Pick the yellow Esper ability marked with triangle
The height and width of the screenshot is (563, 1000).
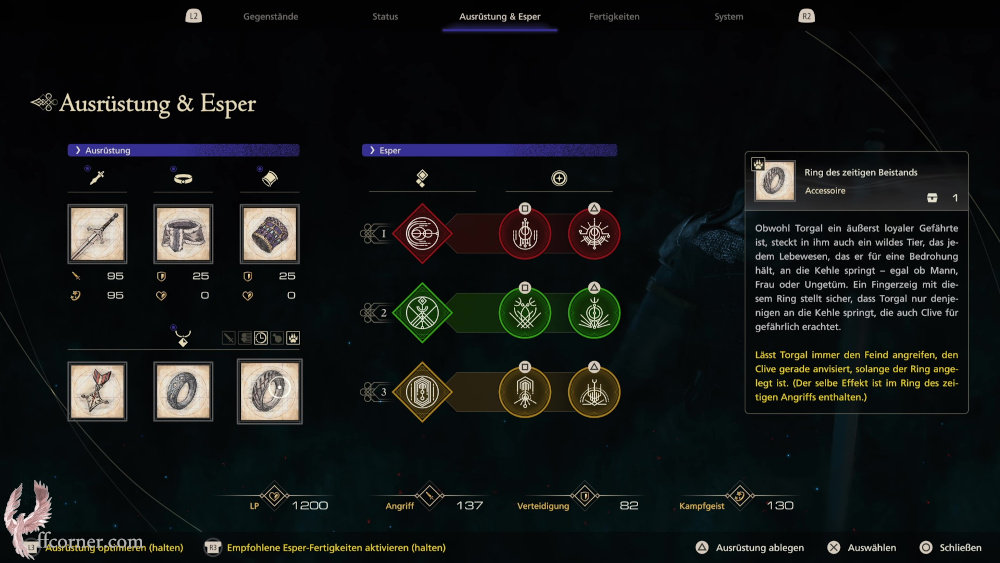(594, 392)
